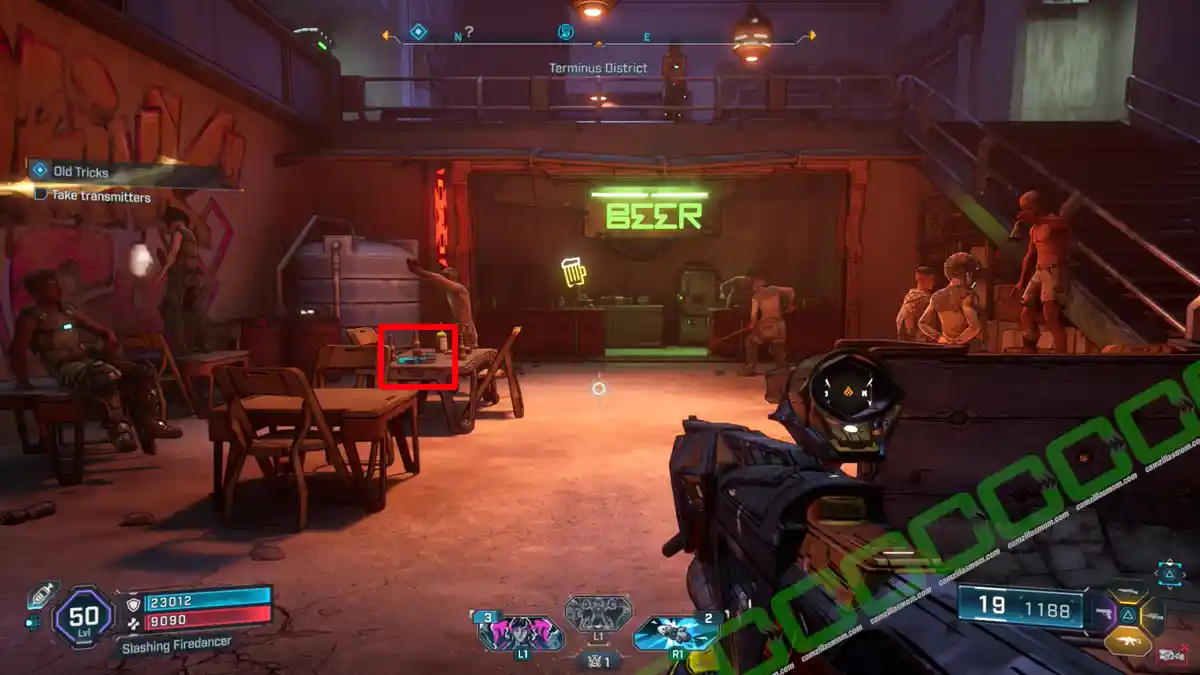This screenshot has width=1200, height=675.
Task: Select the level 50 badge
Action: click(x=83, y=617)
